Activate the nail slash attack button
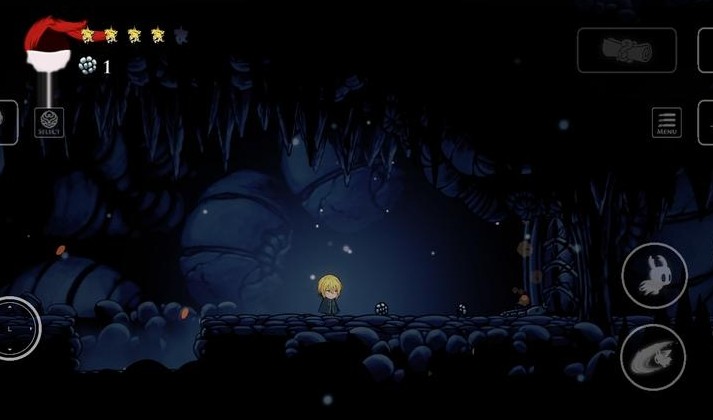This screenshot has height=420, width=713. [x=653, y=357]
